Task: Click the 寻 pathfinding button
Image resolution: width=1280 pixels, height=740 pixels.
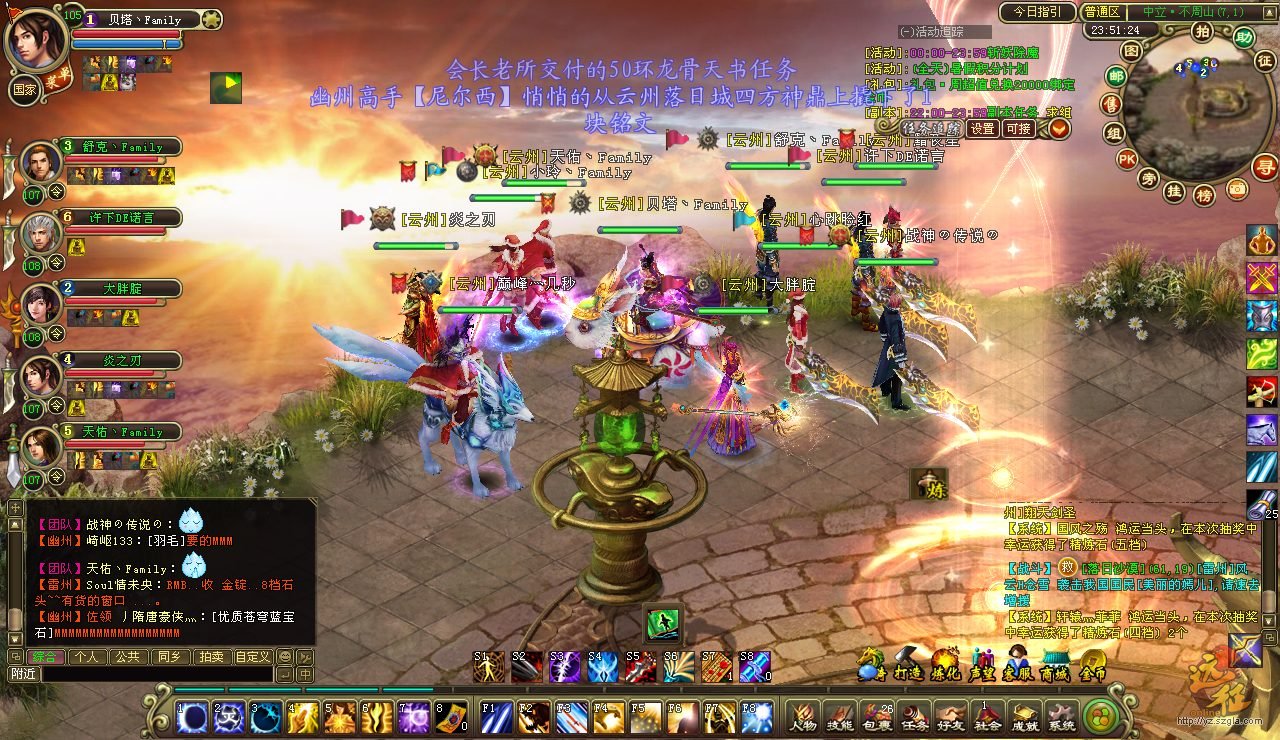Action: coord(1265,167)
